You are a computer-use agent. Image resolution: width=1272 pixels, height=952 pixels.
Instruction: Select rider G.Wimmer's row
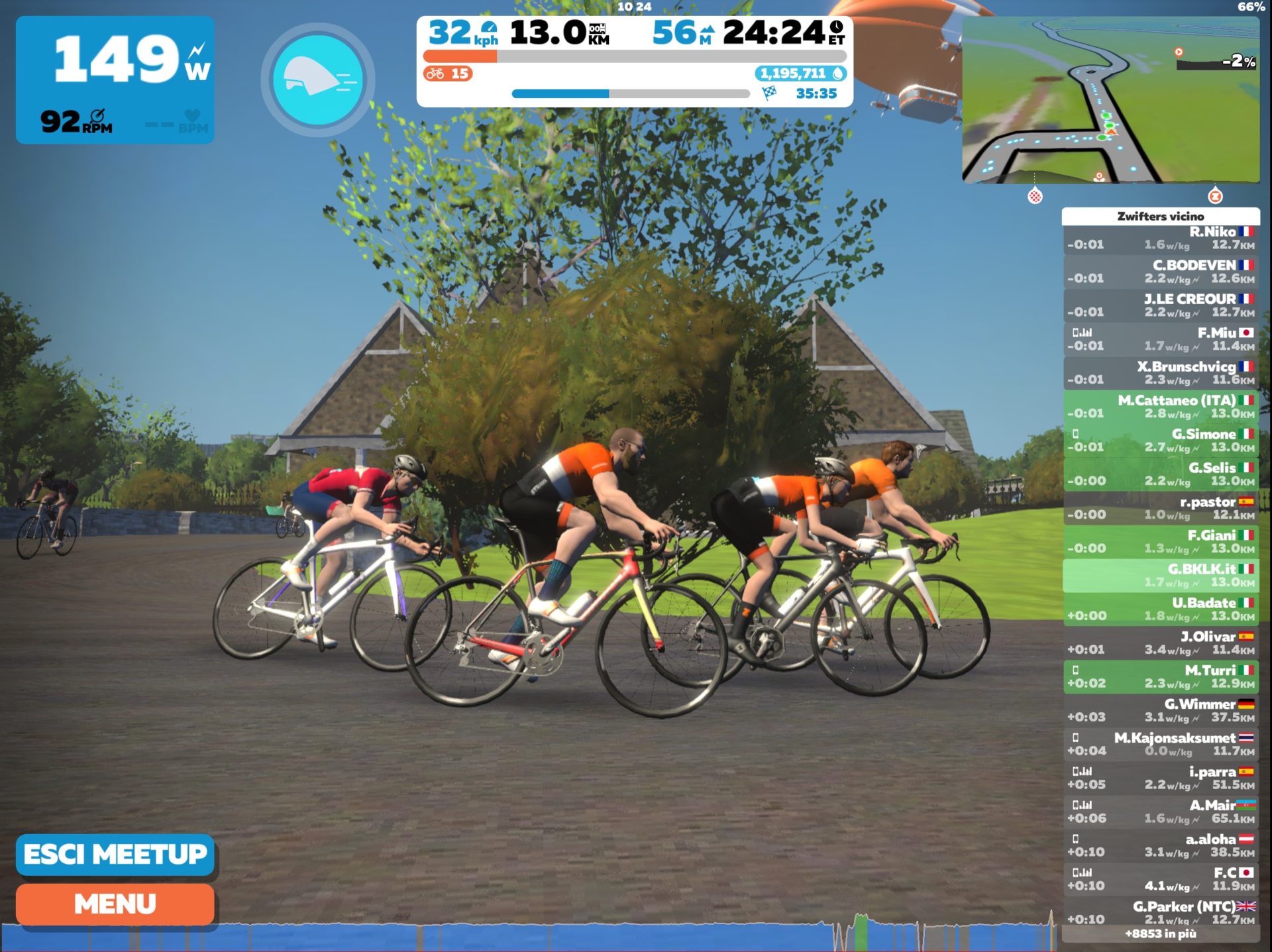[1161, 710]
